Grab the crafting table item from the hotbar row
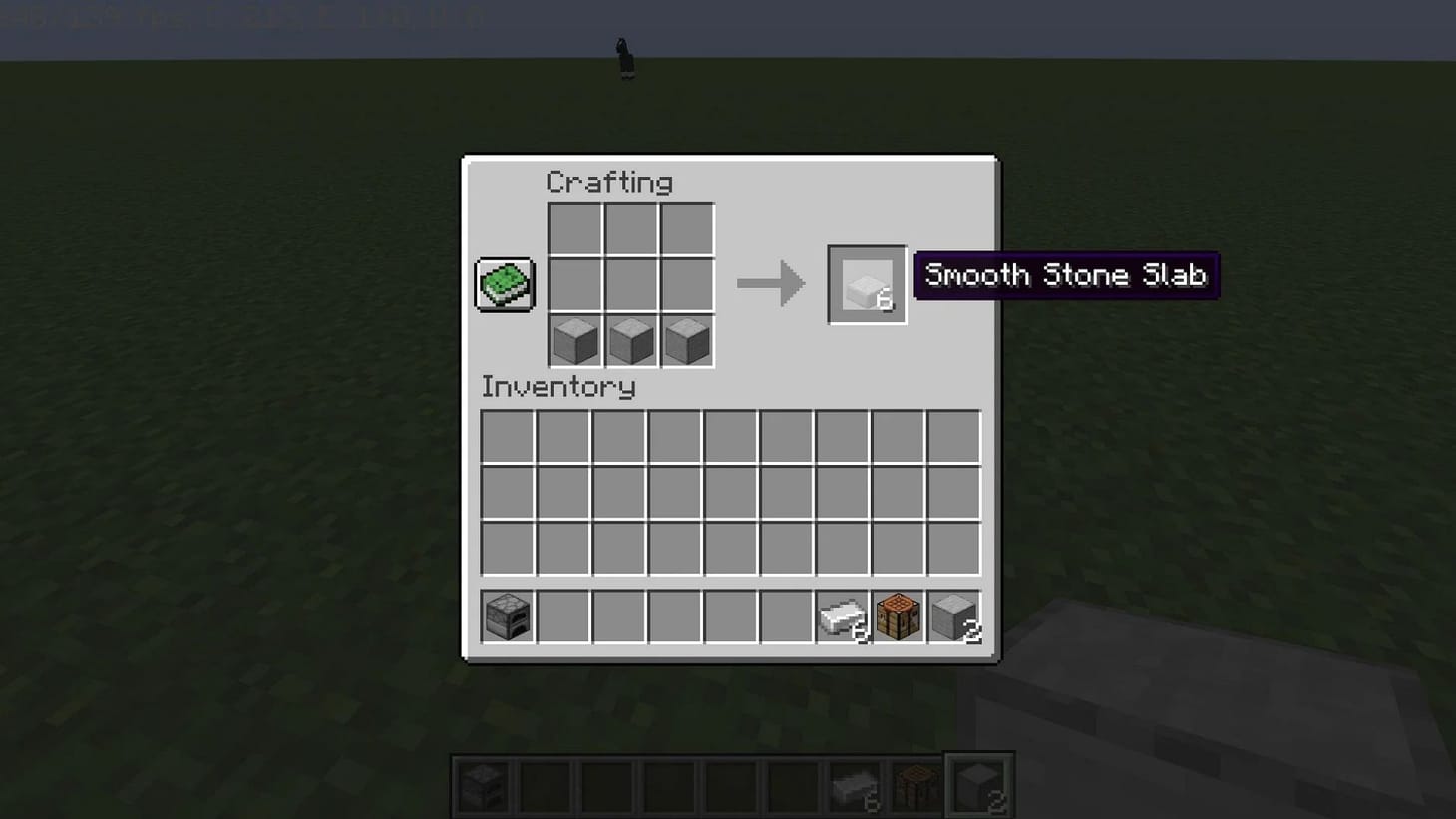This screenshot has height=819, width=1456. pyautogui.click(x=898, y=615)
